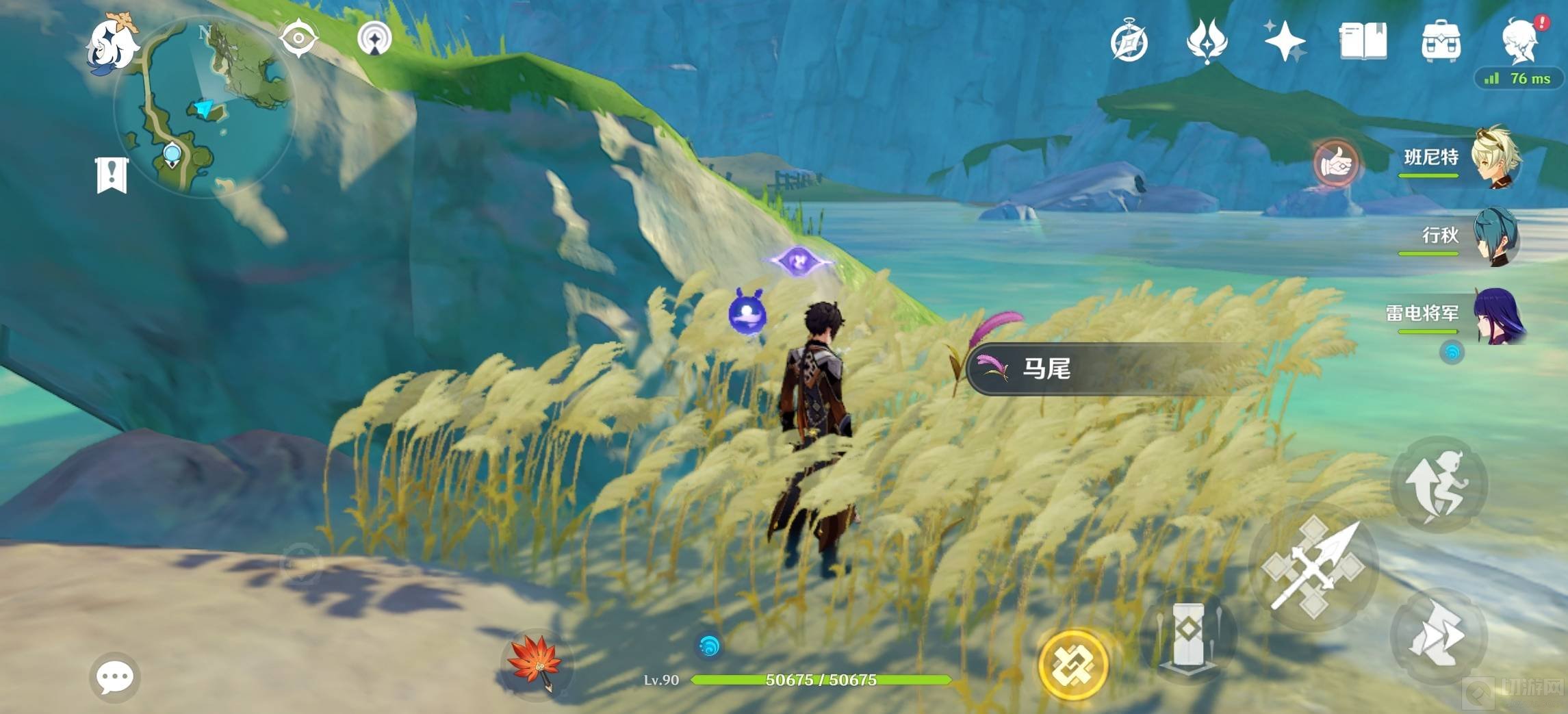Use the red maple leaf gadget
This screenshot has height=714, width=1568.
535,663
